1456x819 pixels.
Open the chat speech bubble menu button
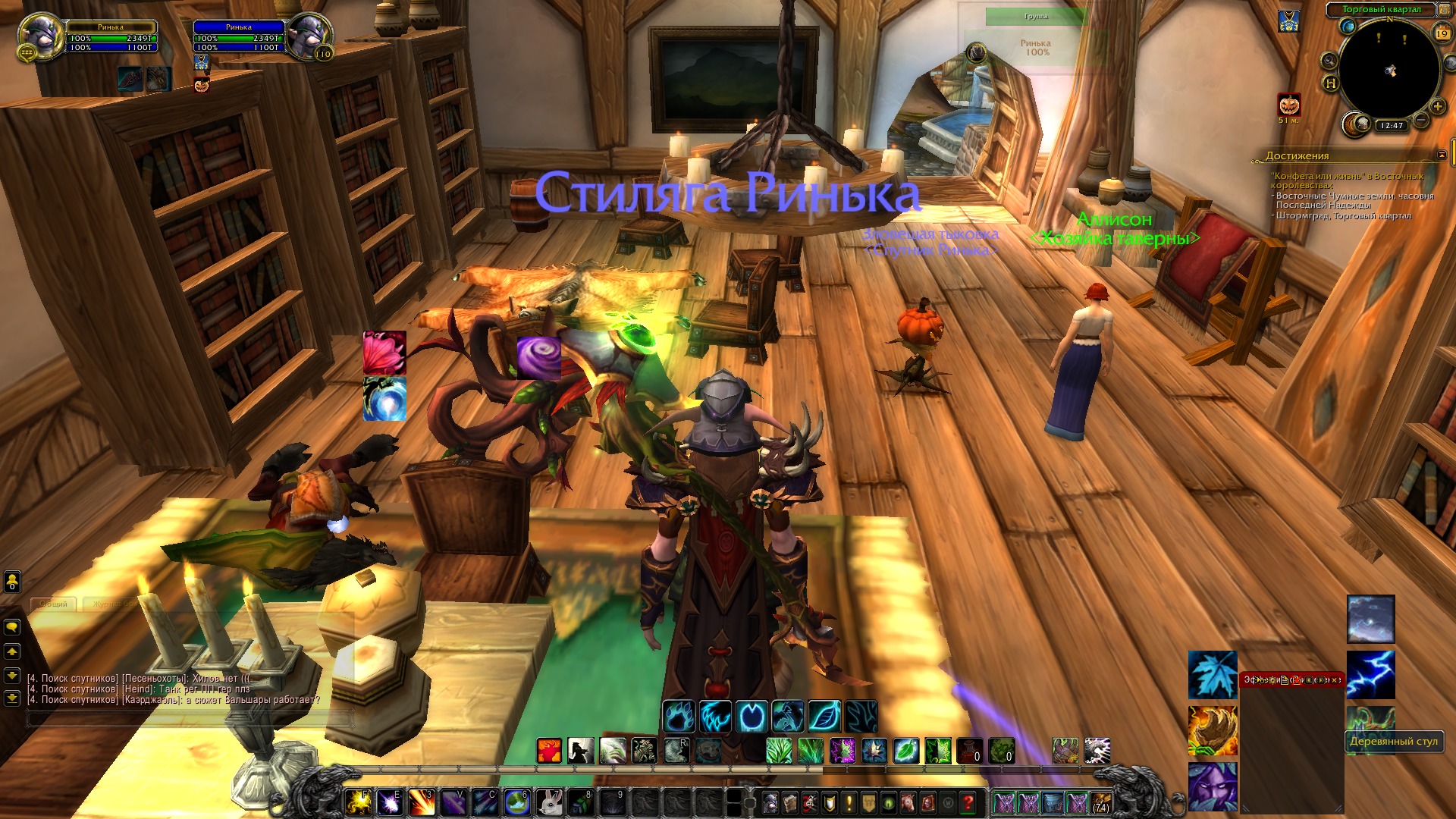tap(12, 627)
